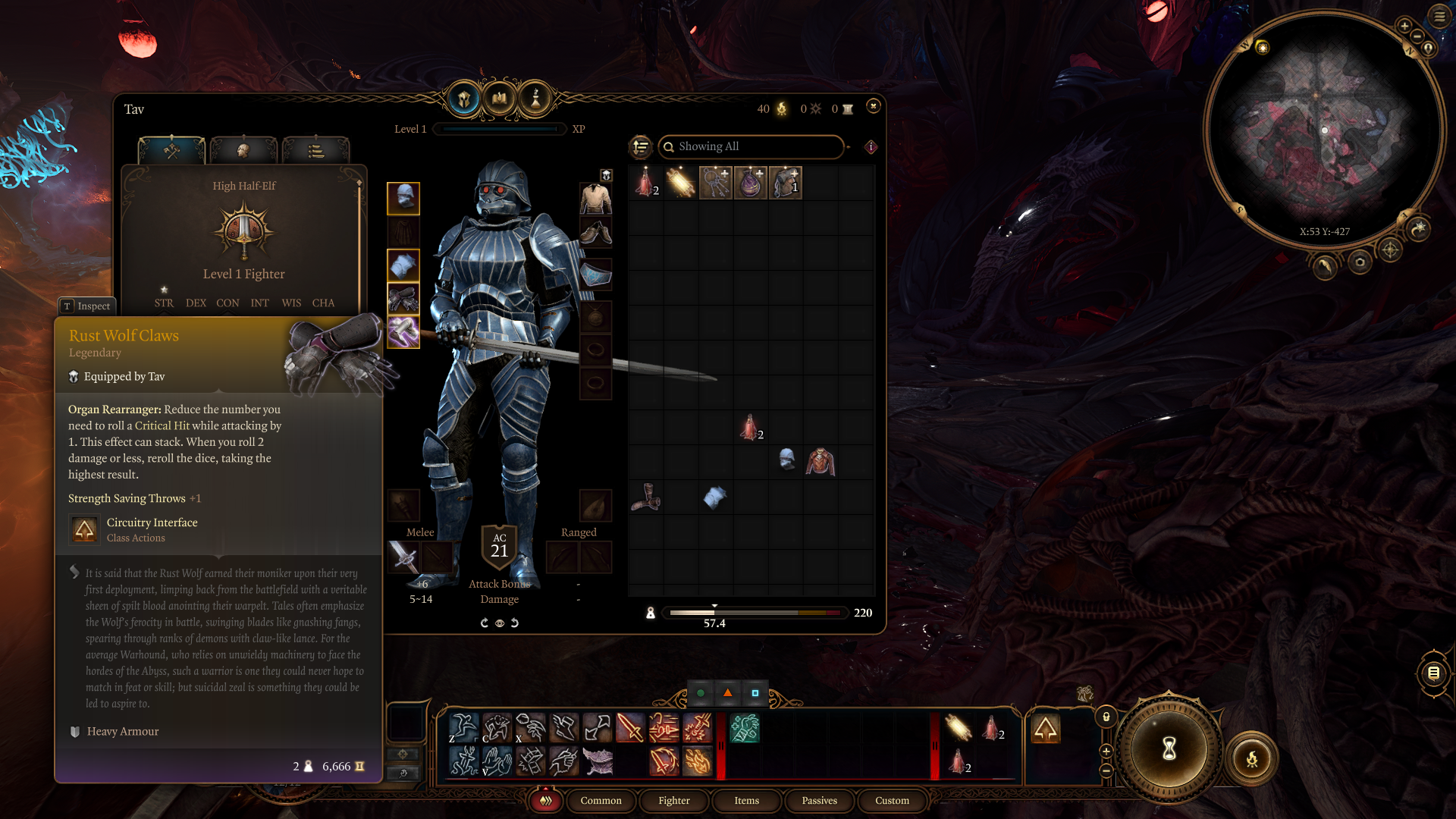Select the keychain item in inventory

[x=715, y=183]
